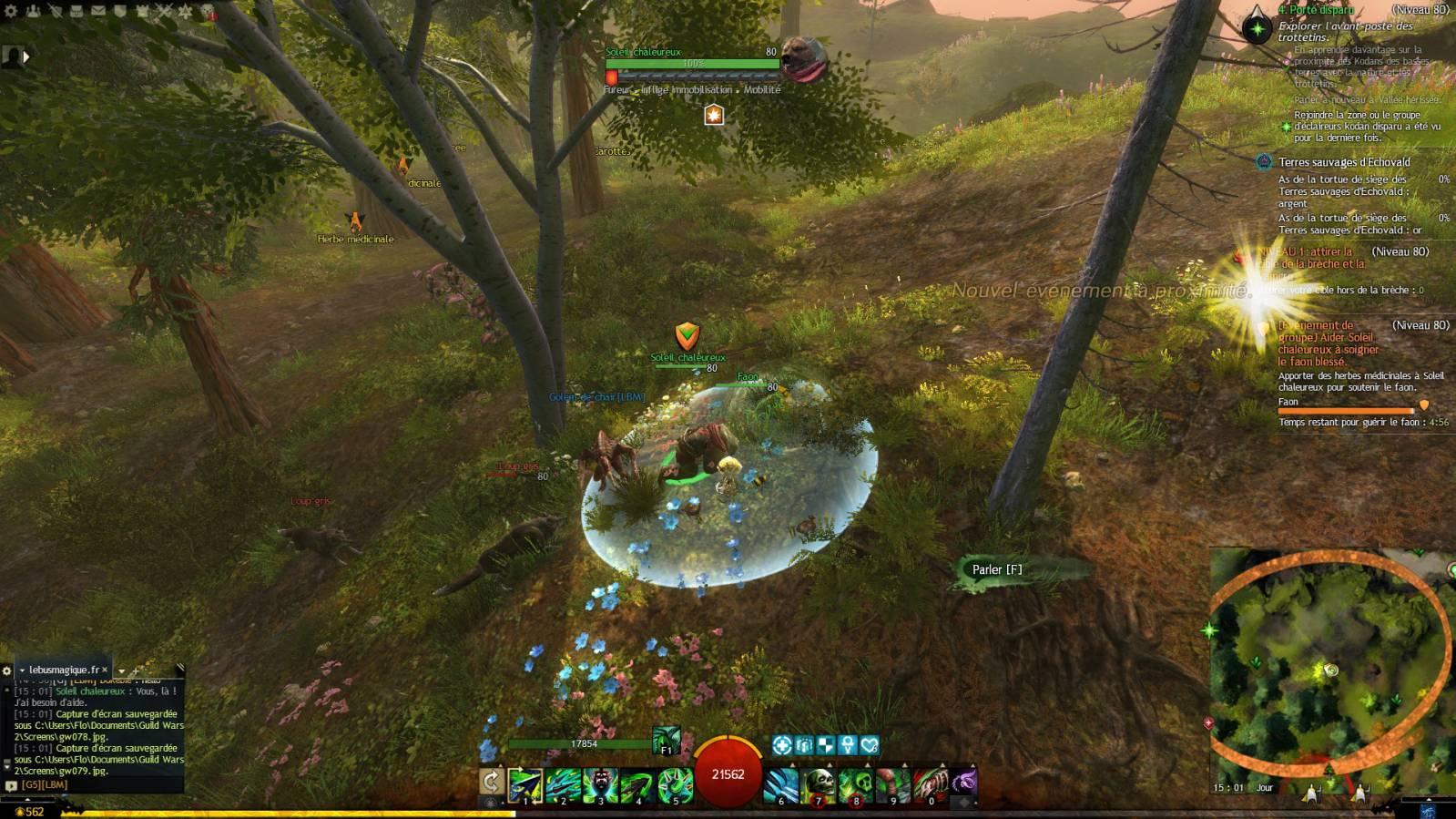Open the inventory backpack icon

[76, 12]
